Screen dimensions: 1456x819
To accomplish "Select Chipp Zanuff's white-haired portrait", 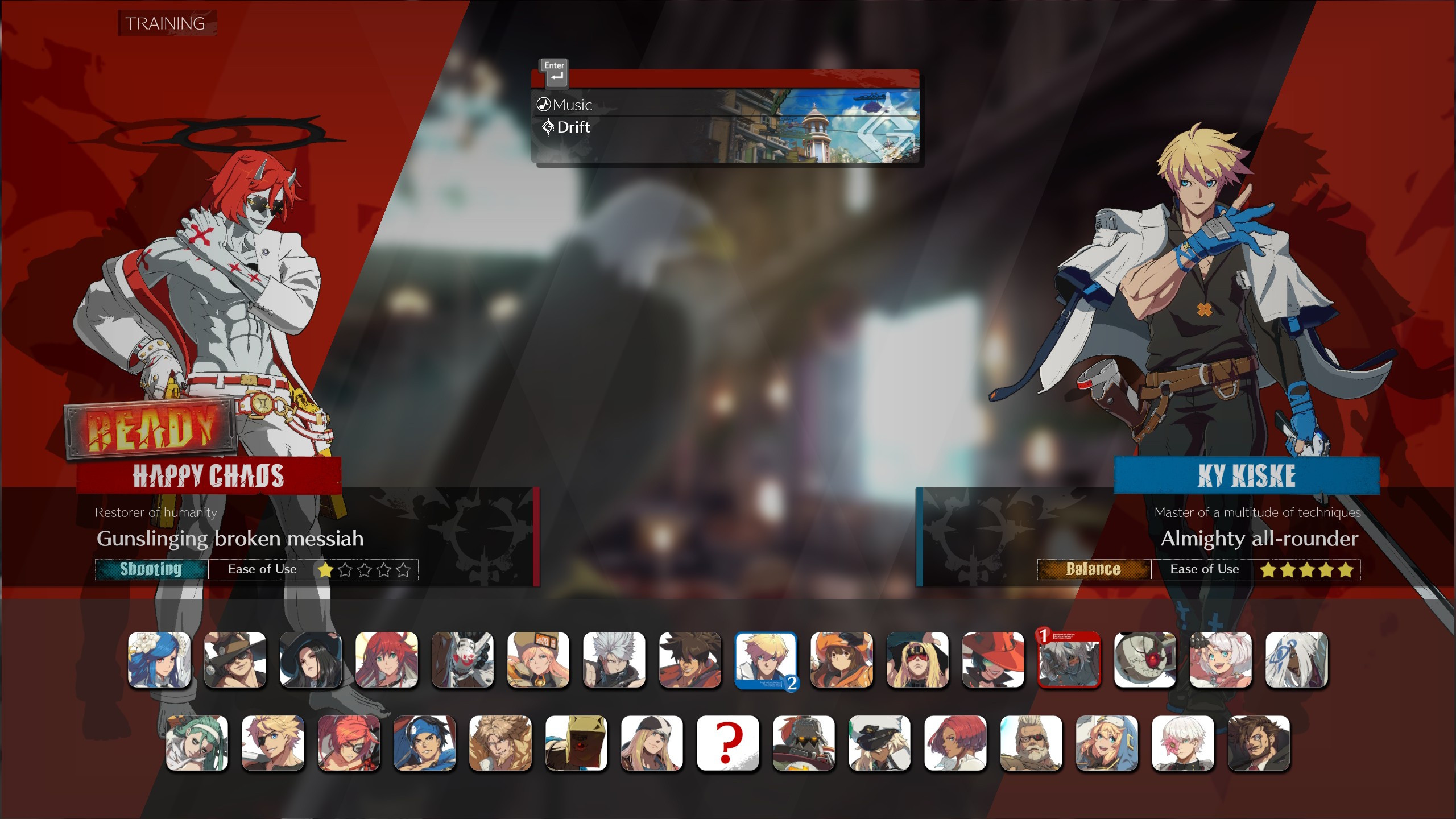I will pos(614,660).
